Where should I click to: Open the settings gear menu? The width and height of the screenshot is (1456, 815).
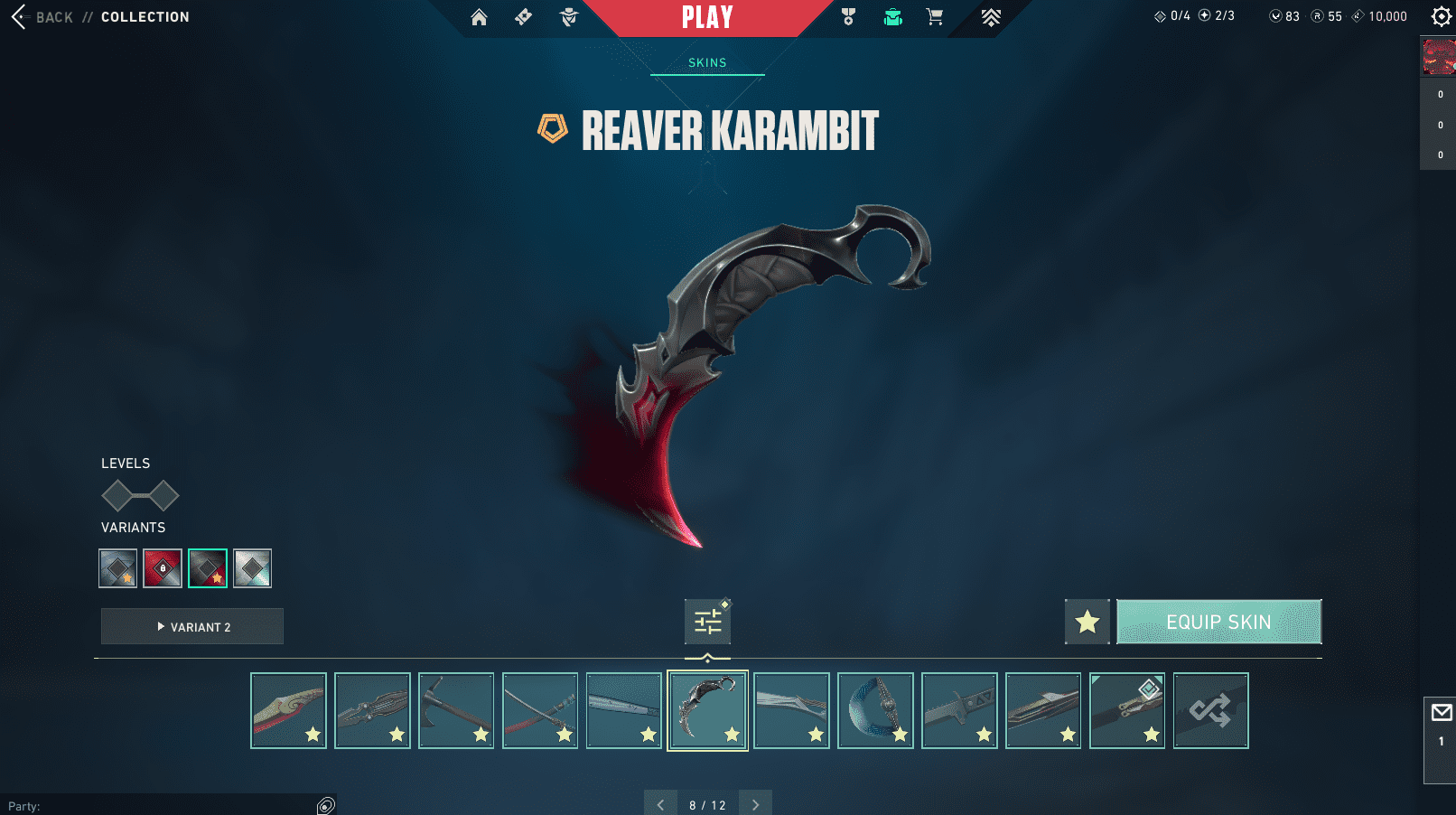[x=1441, y=16]
